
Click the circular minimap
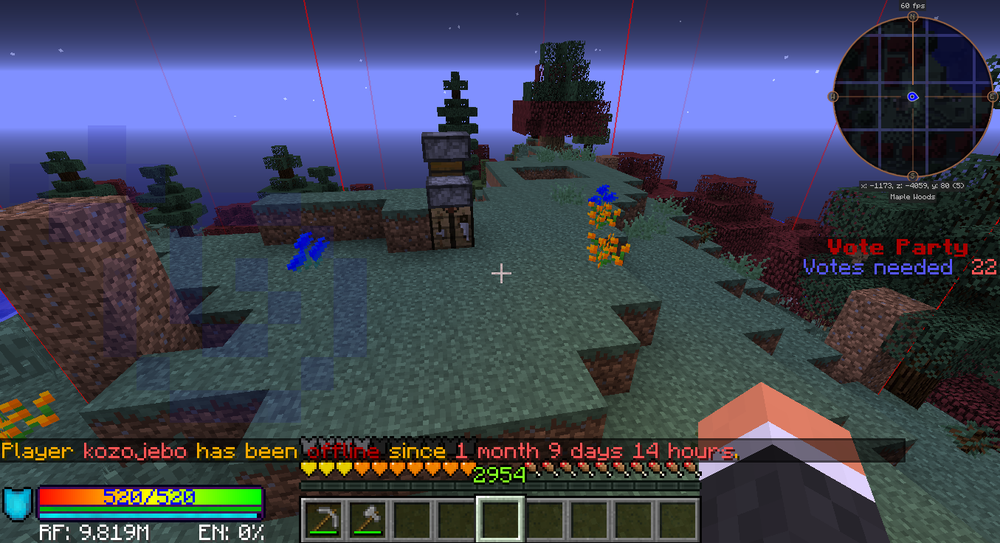coord(913,97)
